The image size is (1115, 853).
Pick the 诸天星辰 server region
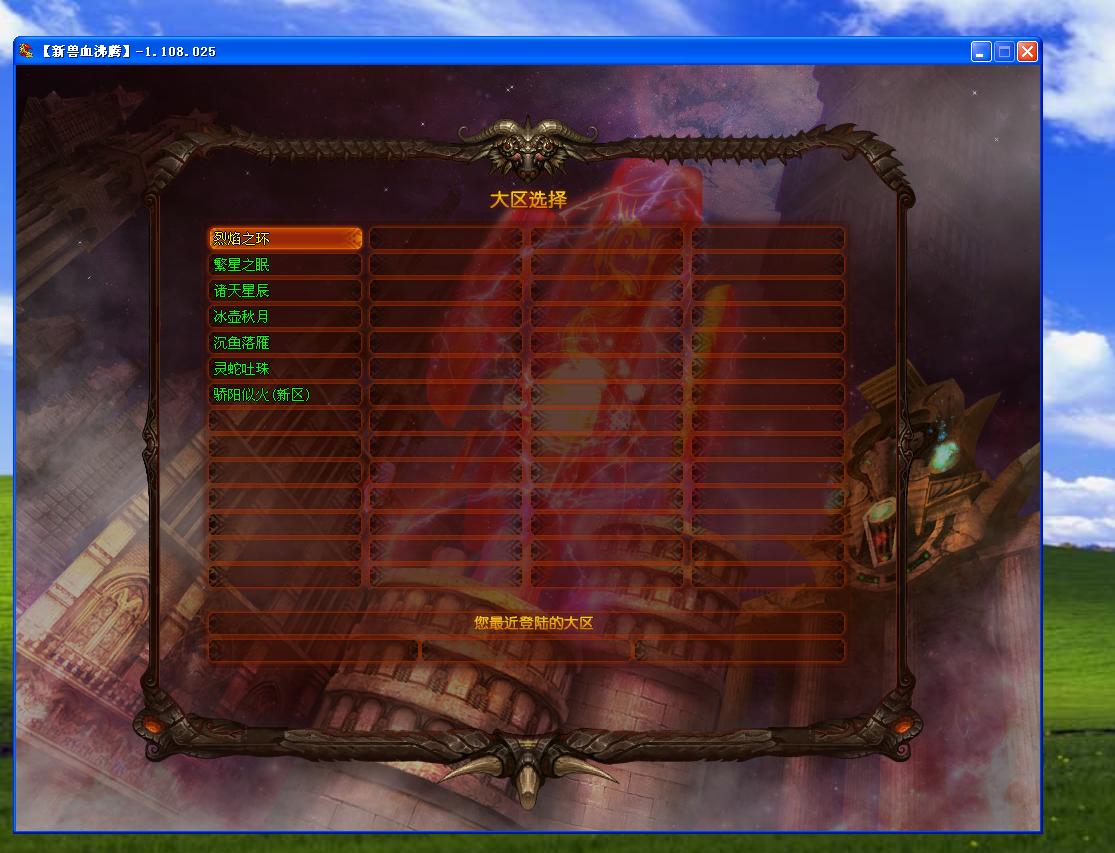285,290
